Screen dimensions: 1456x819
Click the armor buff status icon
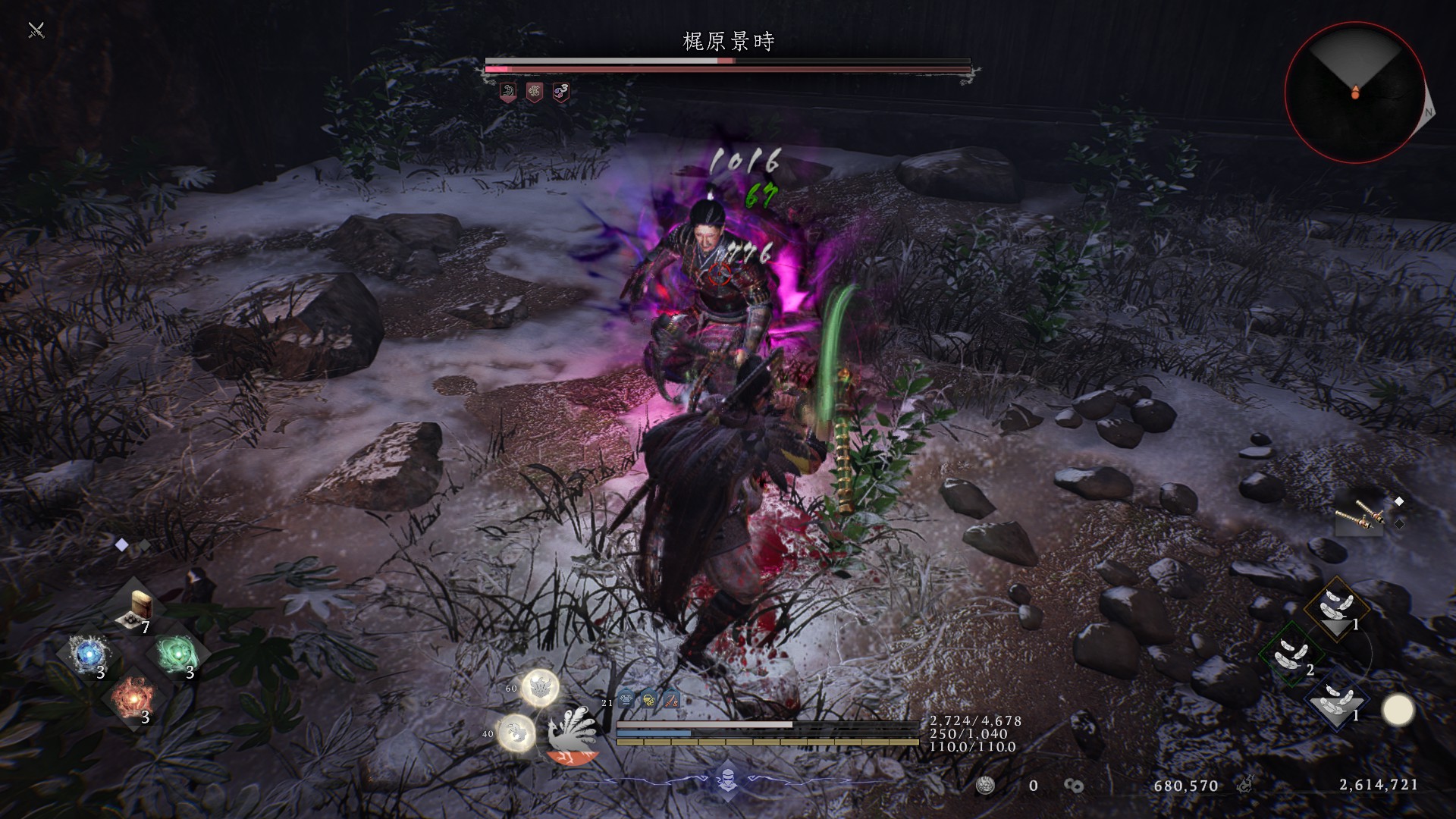(x=626, y=701)
